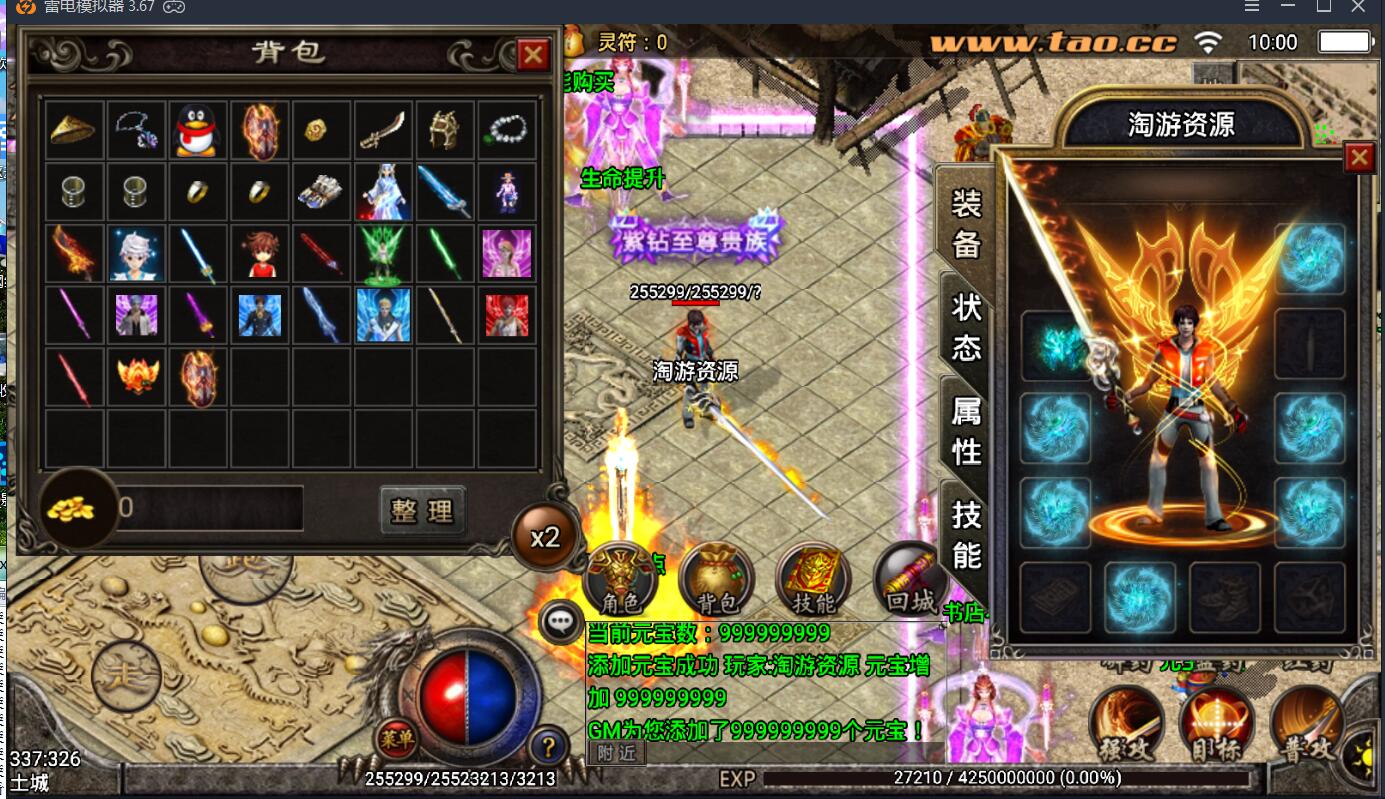The width and height of the screenshot is (1385, 799).
Task: Click the 整理 sort button
Action: [423, 511]
